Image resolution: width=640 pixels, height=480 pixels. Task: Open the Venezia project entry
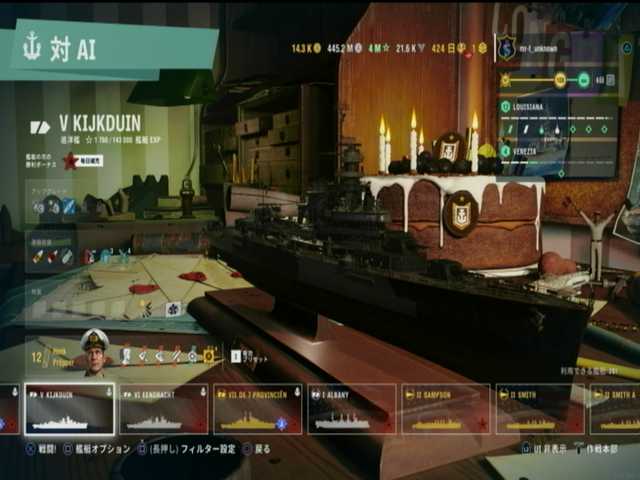[x=558, y=151]
